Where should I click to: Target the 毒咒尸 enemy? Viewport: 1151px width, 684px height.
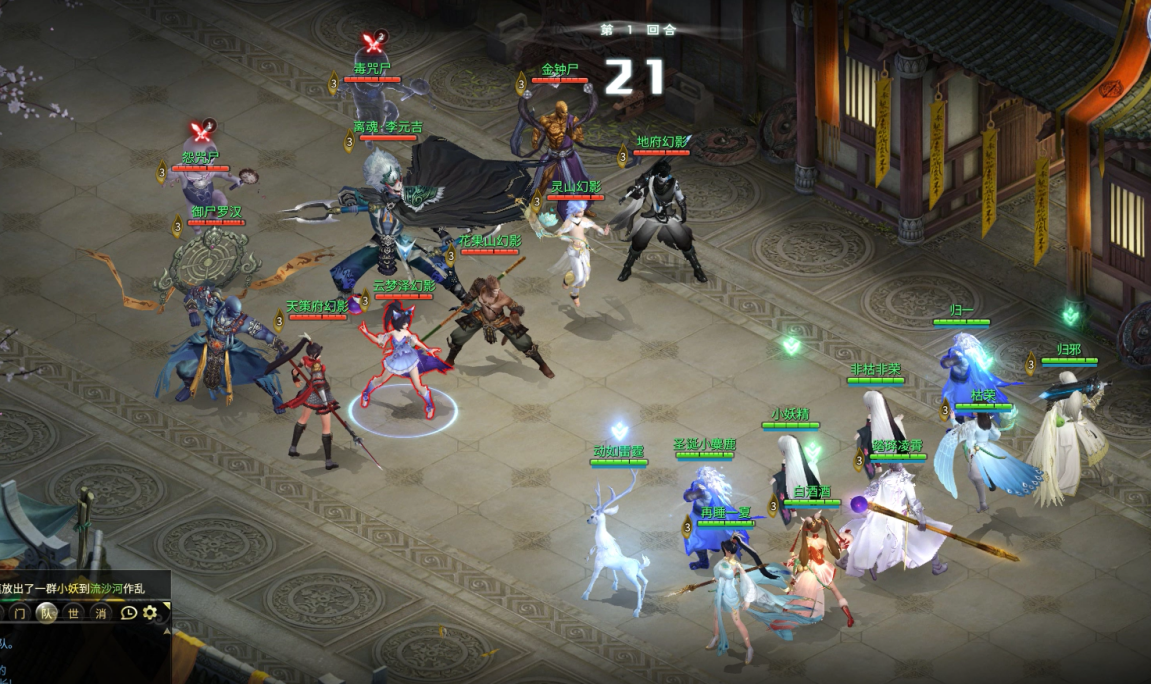(x=372, y=100)
